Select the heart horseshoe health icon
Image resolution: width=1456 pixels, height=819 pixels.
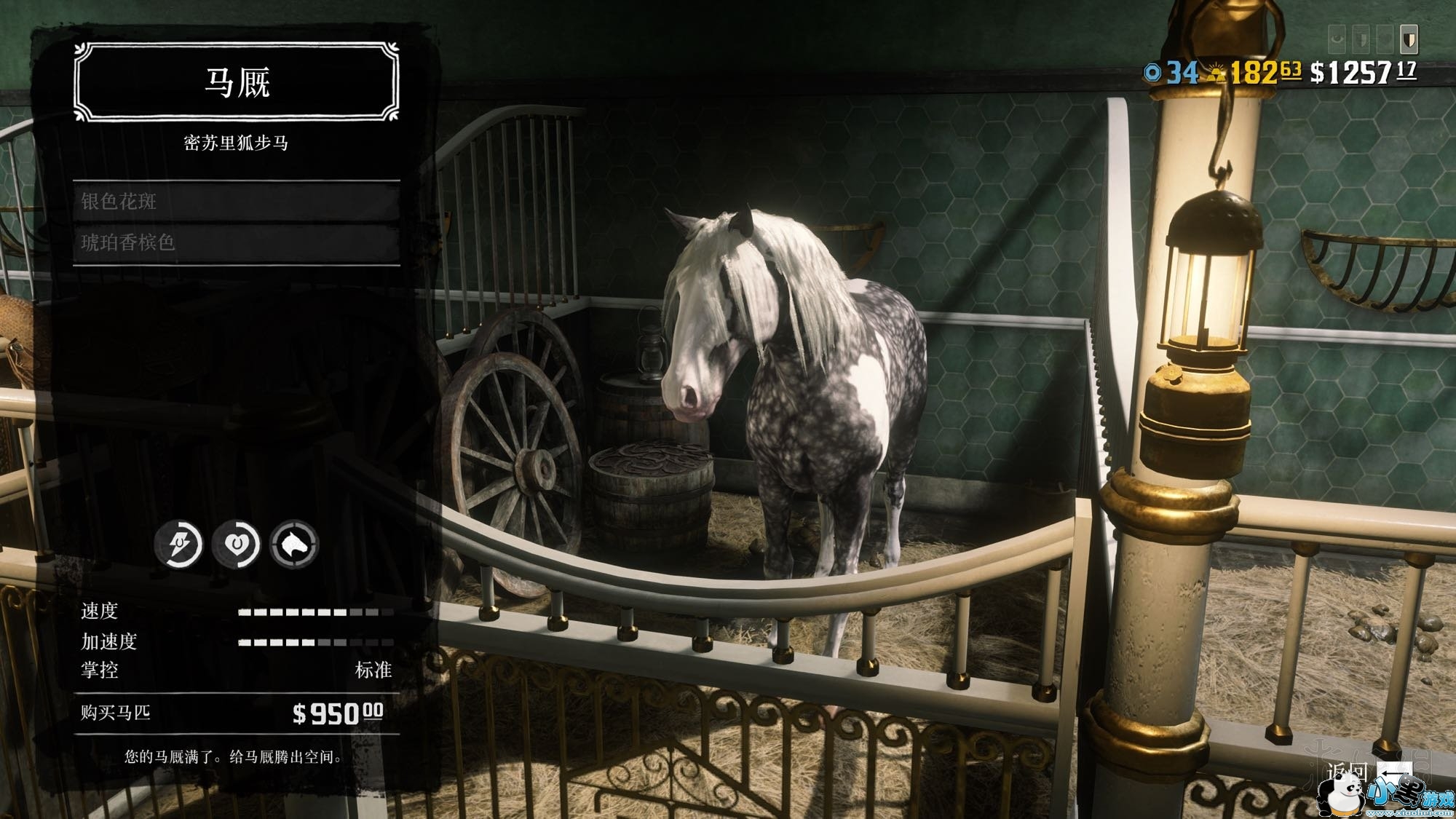[x=237, y=543]
